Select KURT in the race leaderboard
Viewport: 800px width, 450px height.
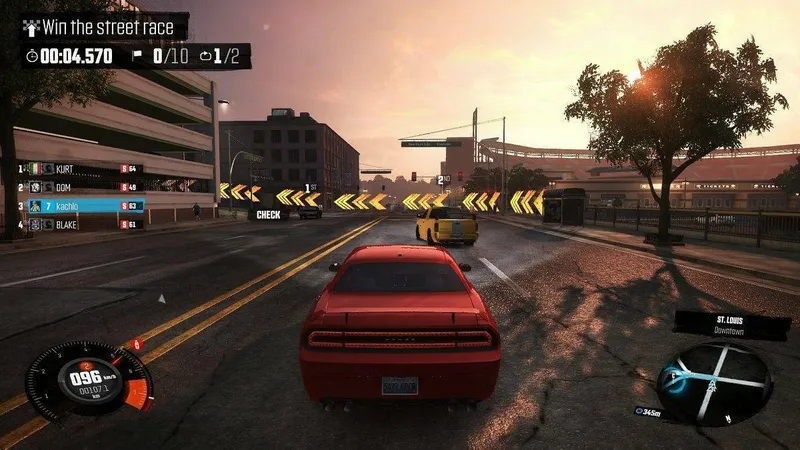click(x=80, y=169)
